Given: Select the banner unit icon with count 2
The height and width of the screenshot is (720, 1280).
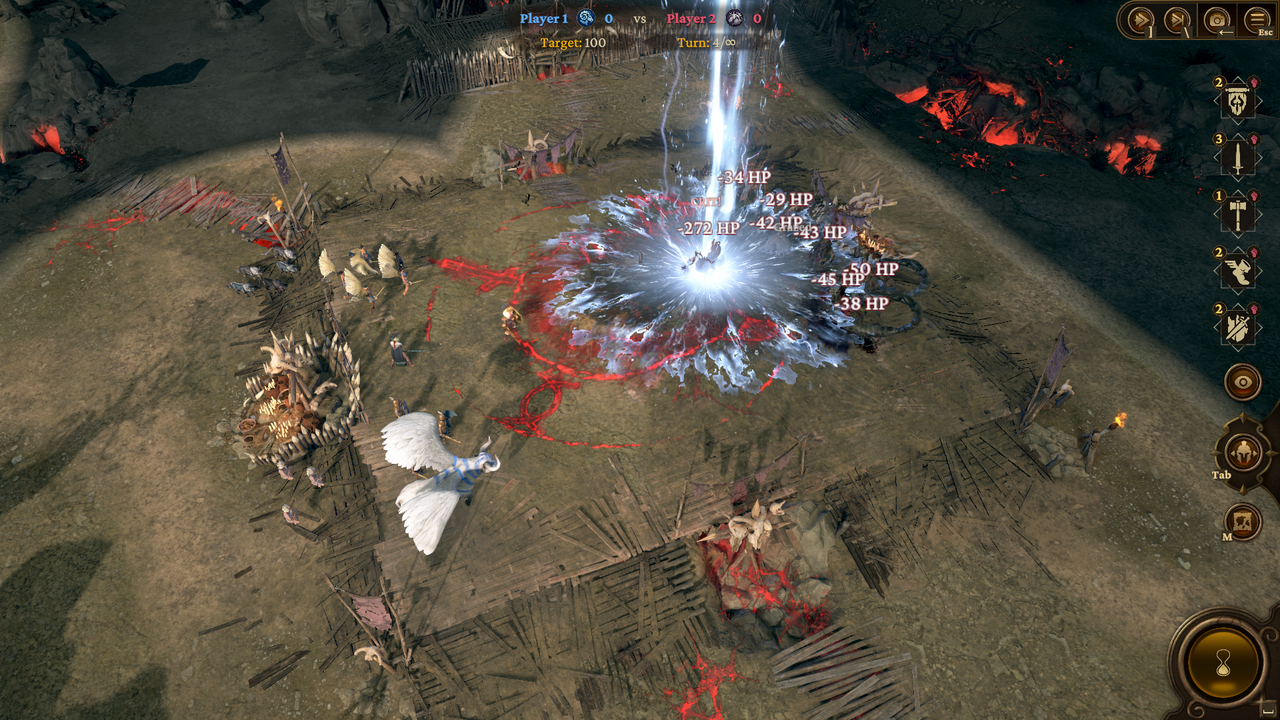Looking at the screenshot, I should click(1237, 100).
